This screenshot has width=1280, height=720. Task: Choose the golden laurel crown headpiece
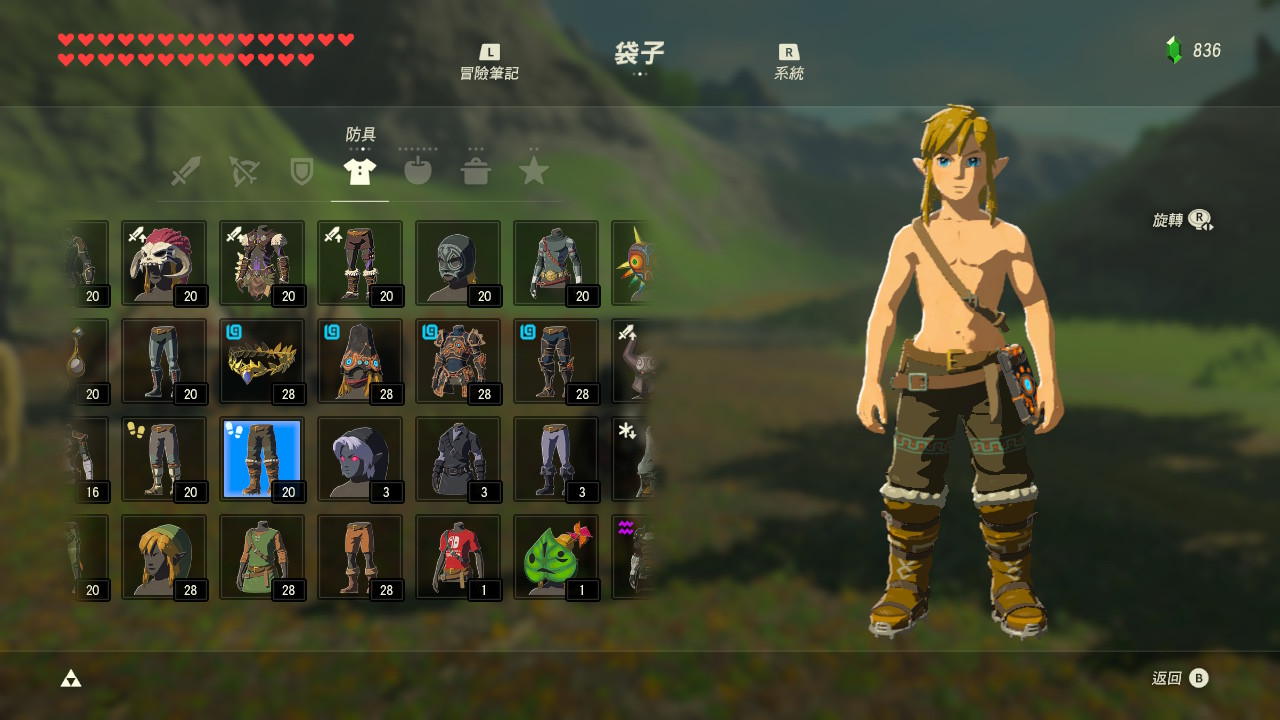[x=262, y=361]
